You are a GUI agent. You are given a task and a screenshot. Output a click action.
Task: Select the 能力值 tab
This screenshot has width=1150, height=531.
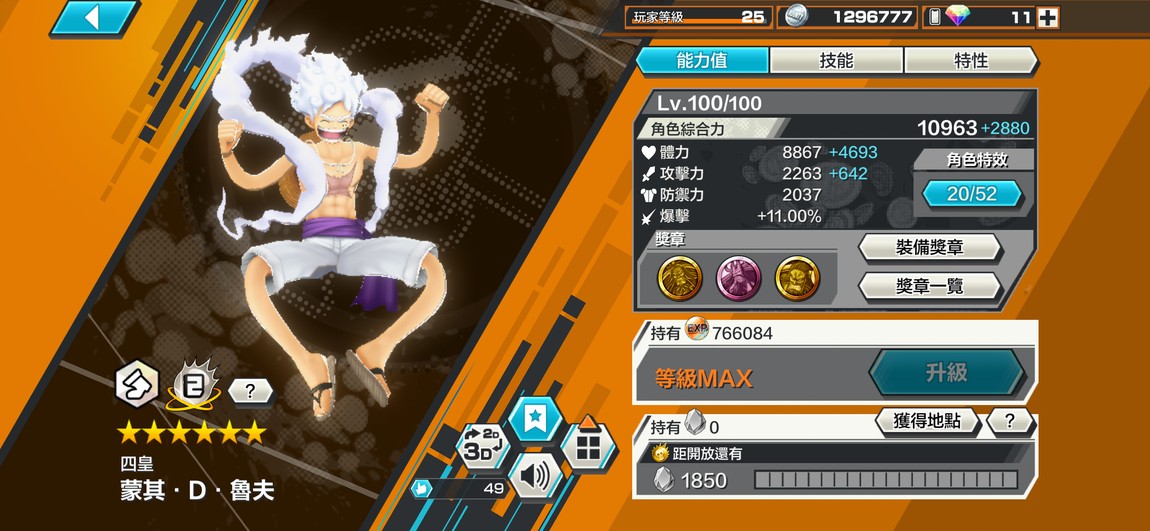[x=702, y=61]
